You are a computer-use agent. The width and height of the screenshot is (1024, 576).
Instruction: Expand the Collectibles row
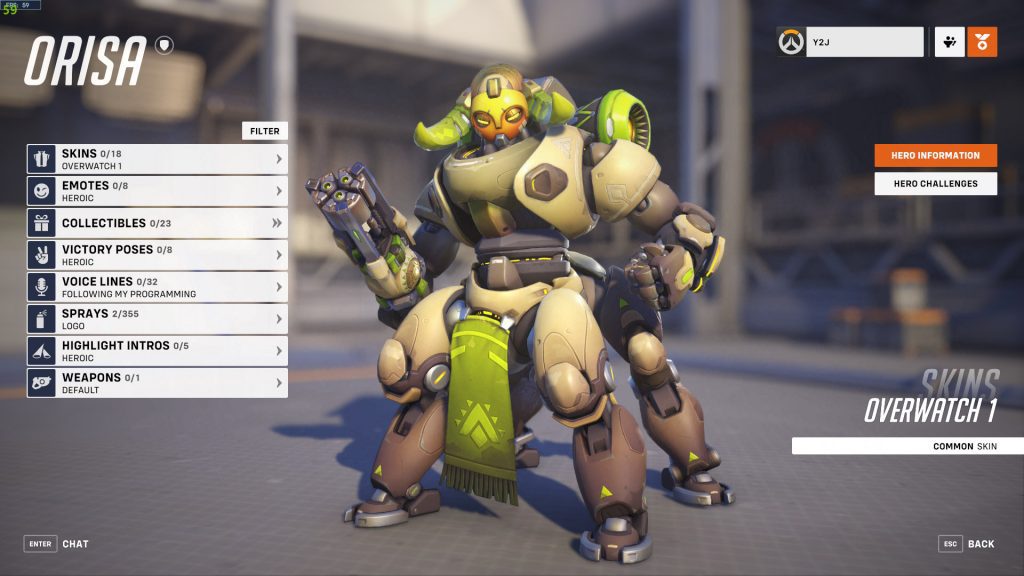[x=157, y=223]
